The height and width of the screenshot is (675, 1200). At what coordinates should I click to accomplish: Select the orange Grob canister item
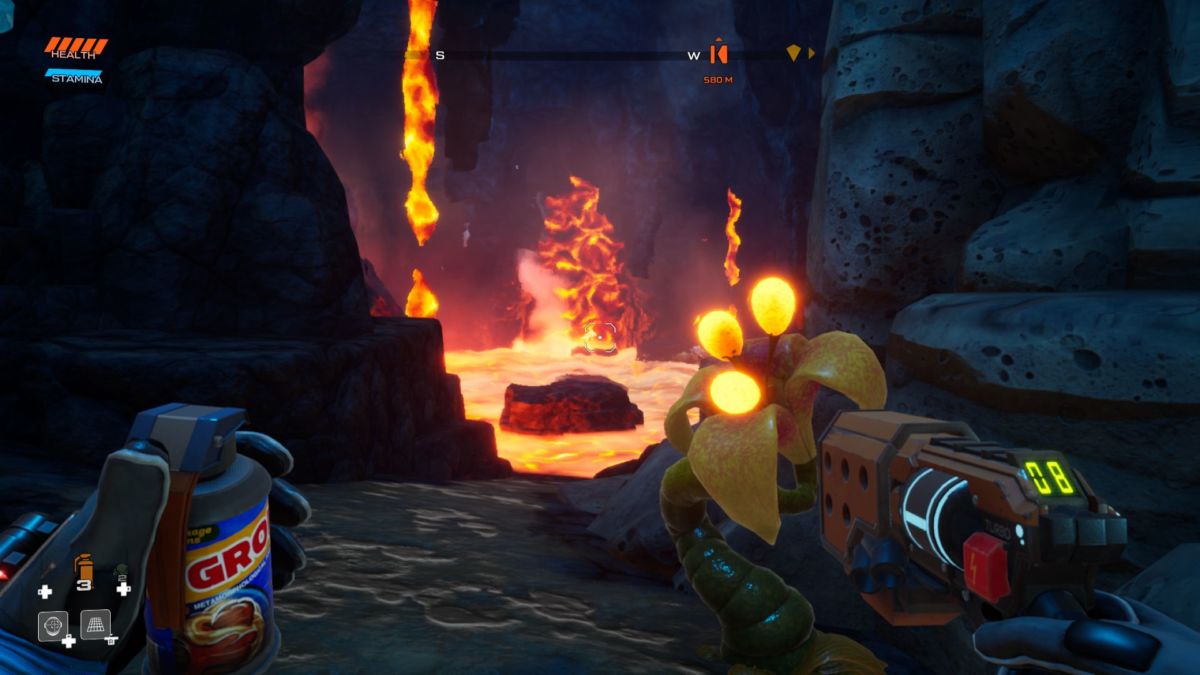tap(85, 568)
